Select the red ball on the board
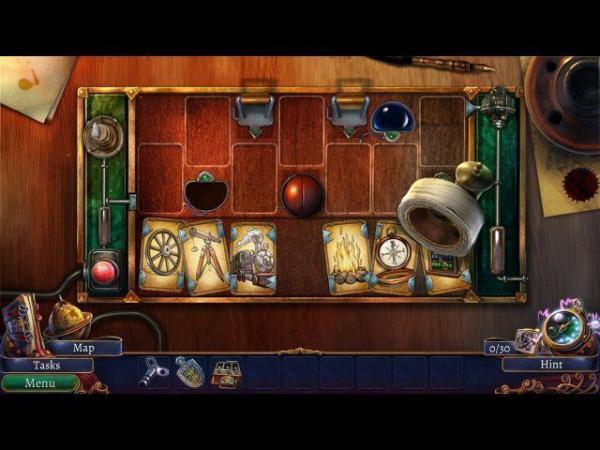 pos(301,196)
